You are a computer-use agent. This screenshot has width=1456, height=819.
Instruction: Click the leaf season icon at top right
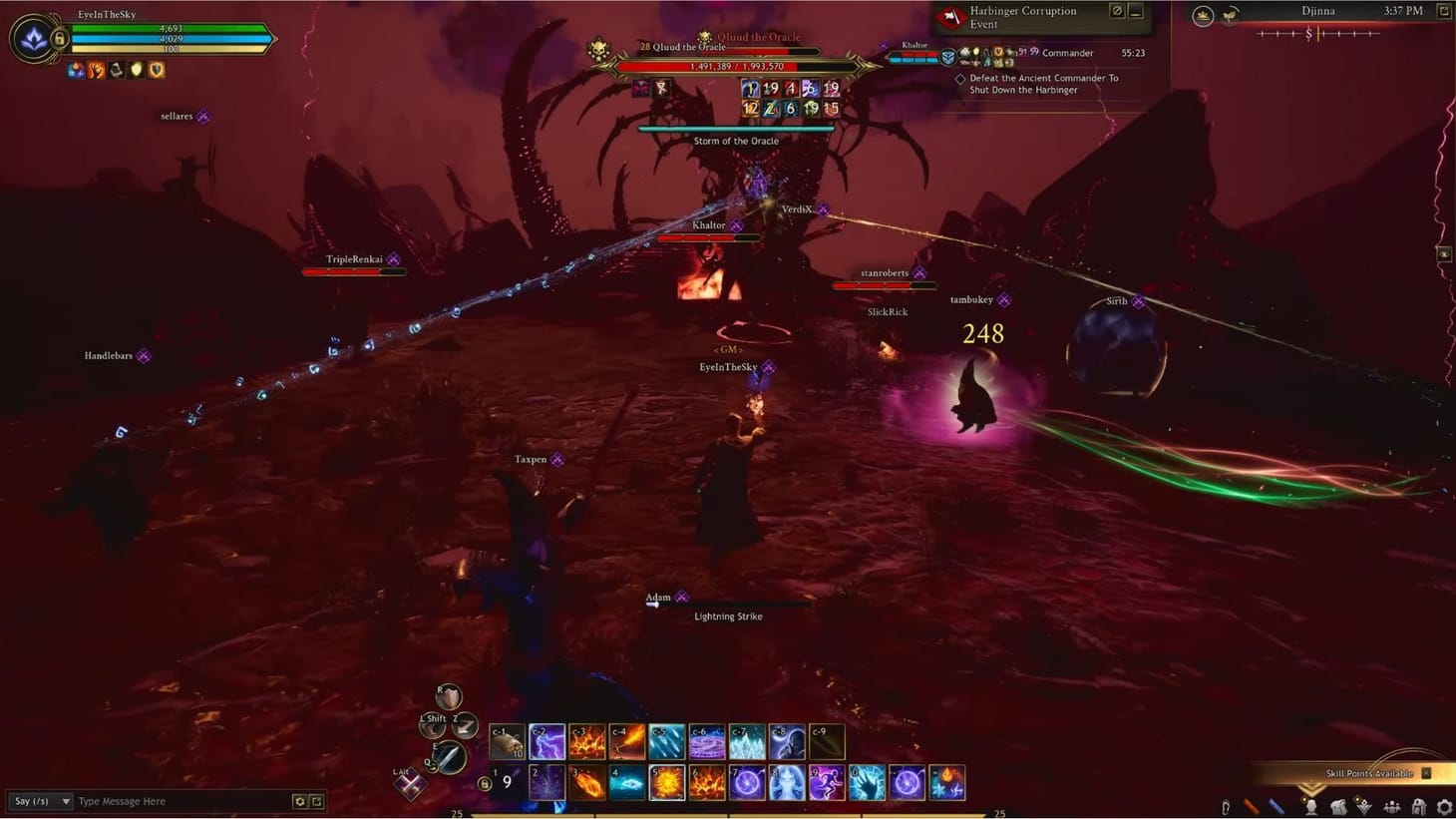pos(1231,14)
